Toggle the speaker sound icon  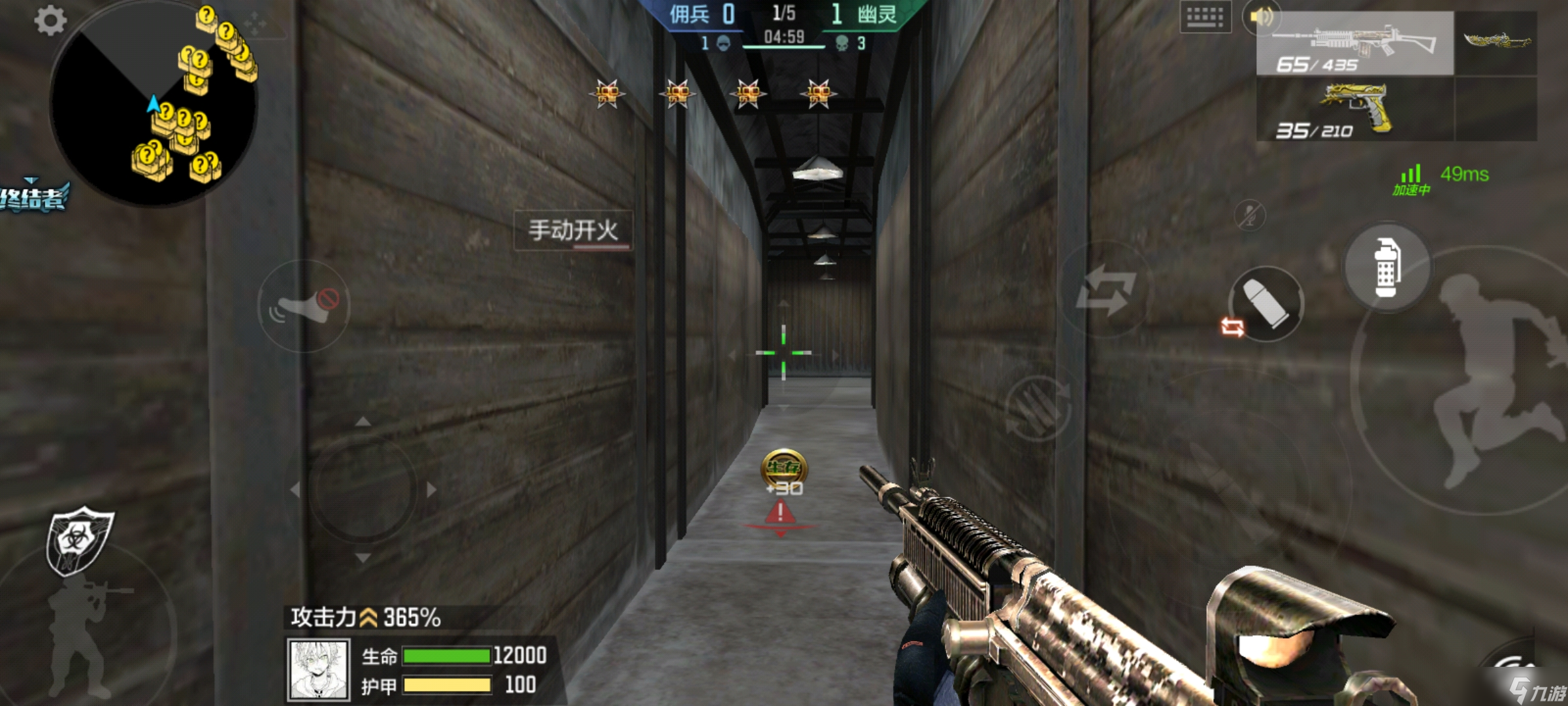click(1260, 16)
